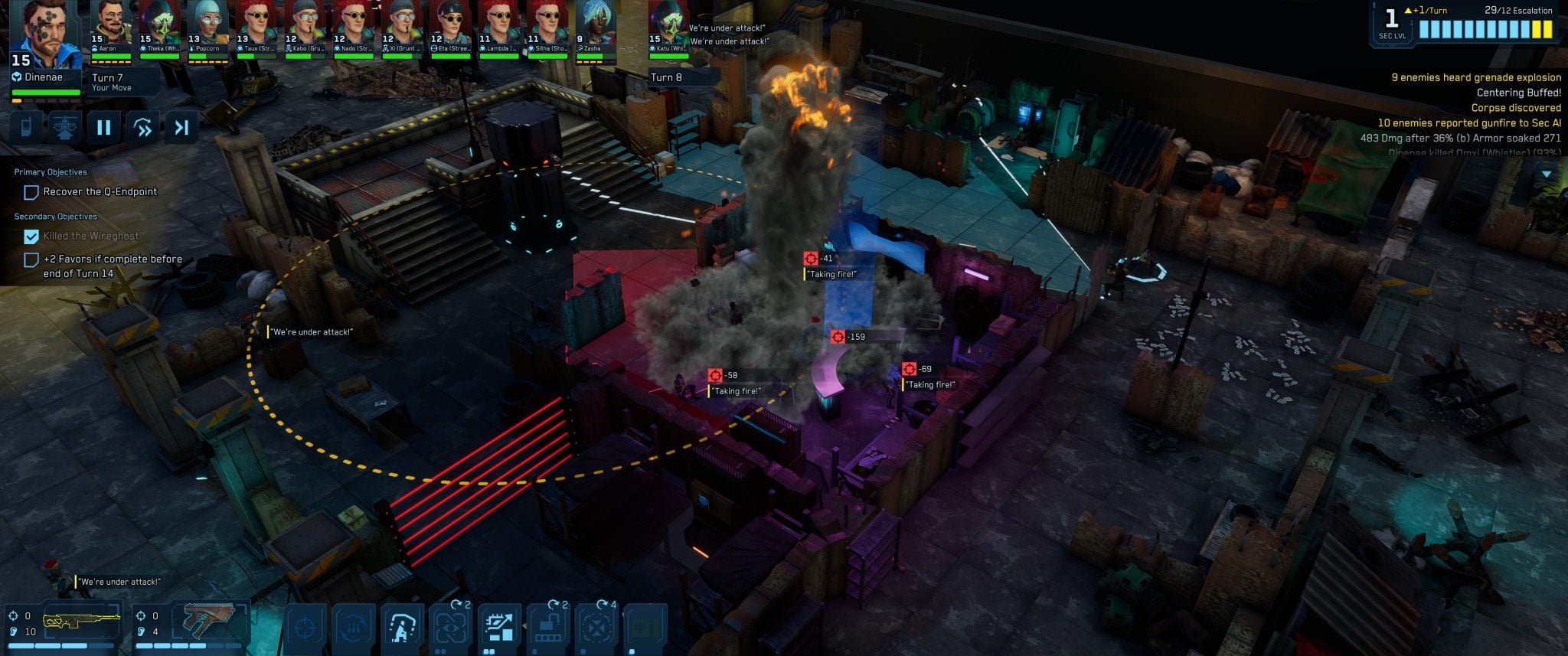Trigger the unlock padlock ability
This screenshot has width=1568, height=656.
(x=547, y=629)
